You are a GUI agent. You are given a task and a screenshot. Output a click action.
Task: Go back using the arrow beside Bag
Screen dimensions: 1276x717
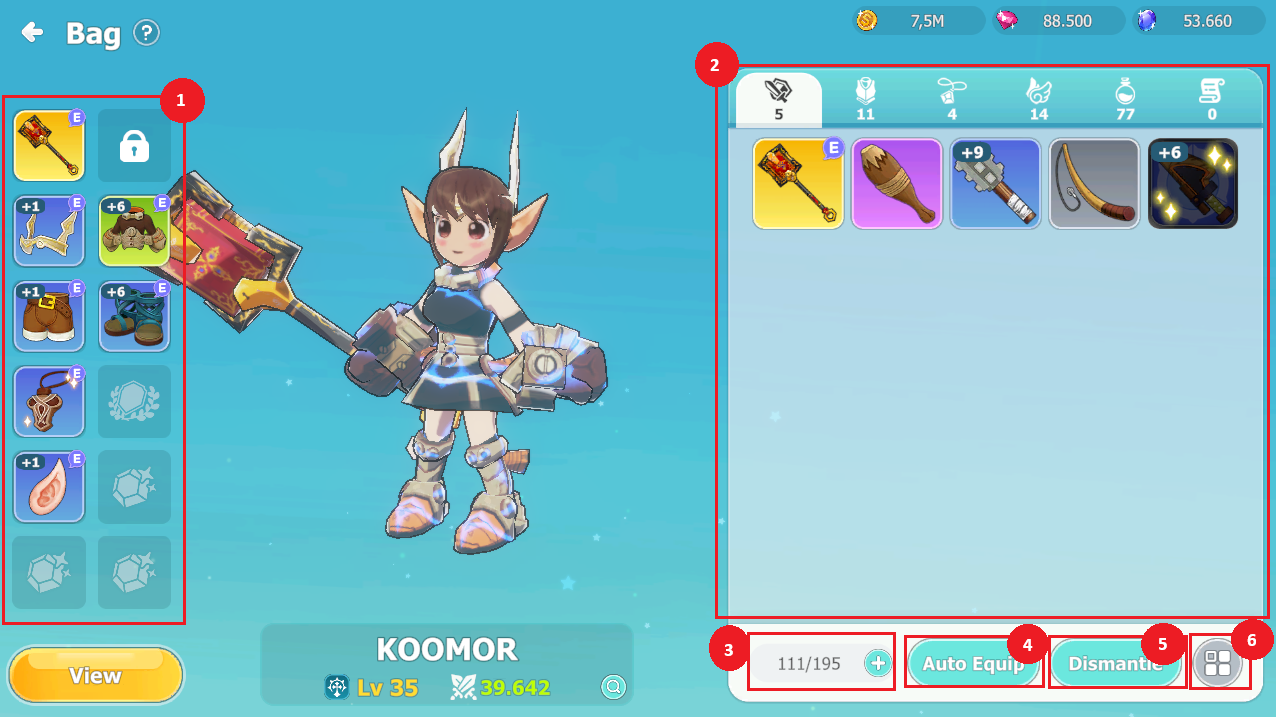click(x=32, y=33)
